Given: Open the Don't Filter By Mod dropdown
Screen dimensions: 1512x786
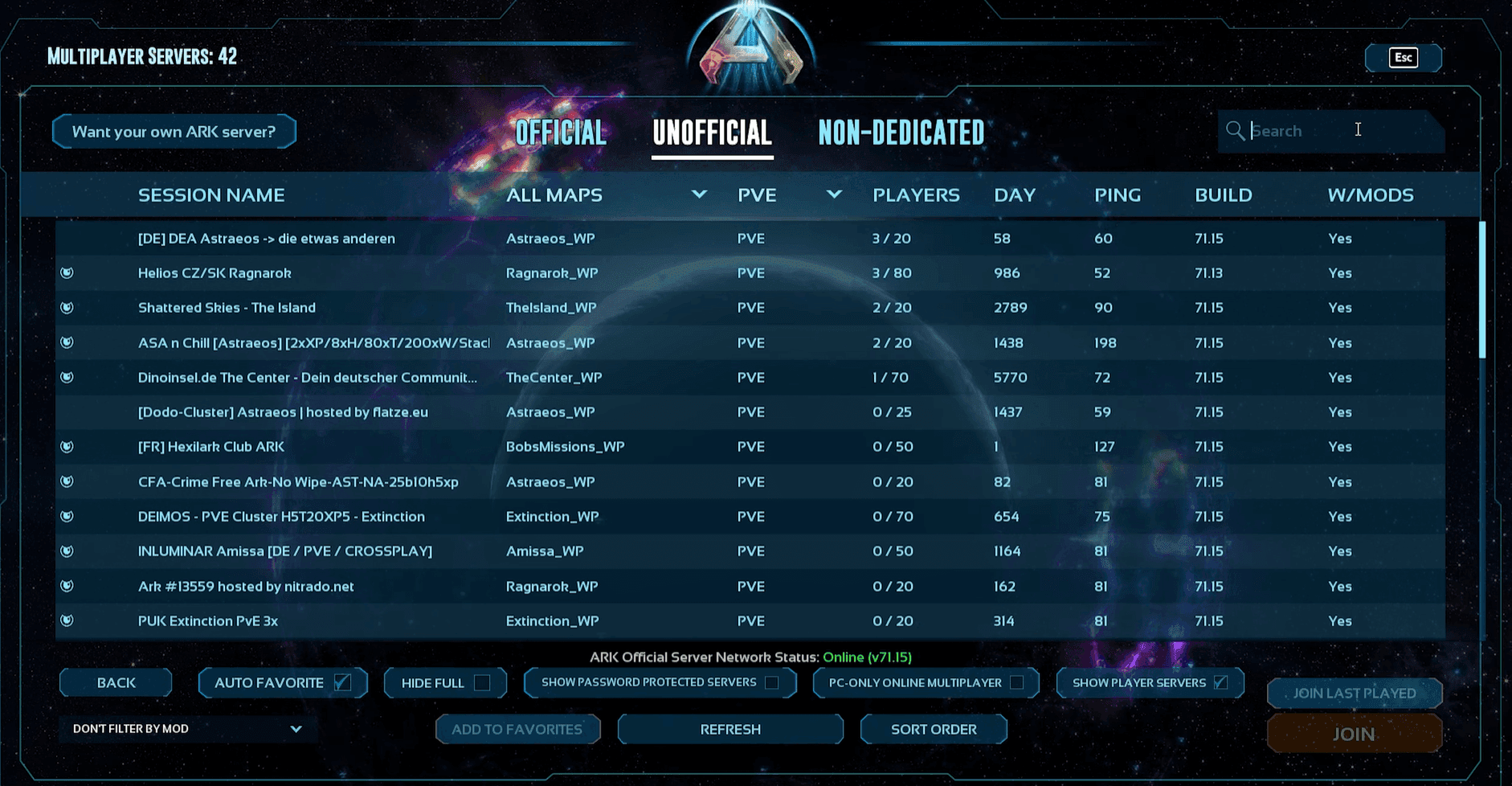Looking at the screenshot, I should [186, 729].
